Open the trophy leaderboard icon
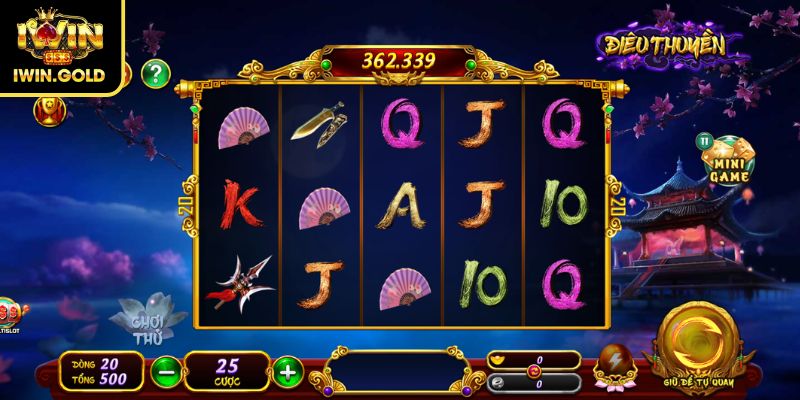 click(x=48, y=110)
